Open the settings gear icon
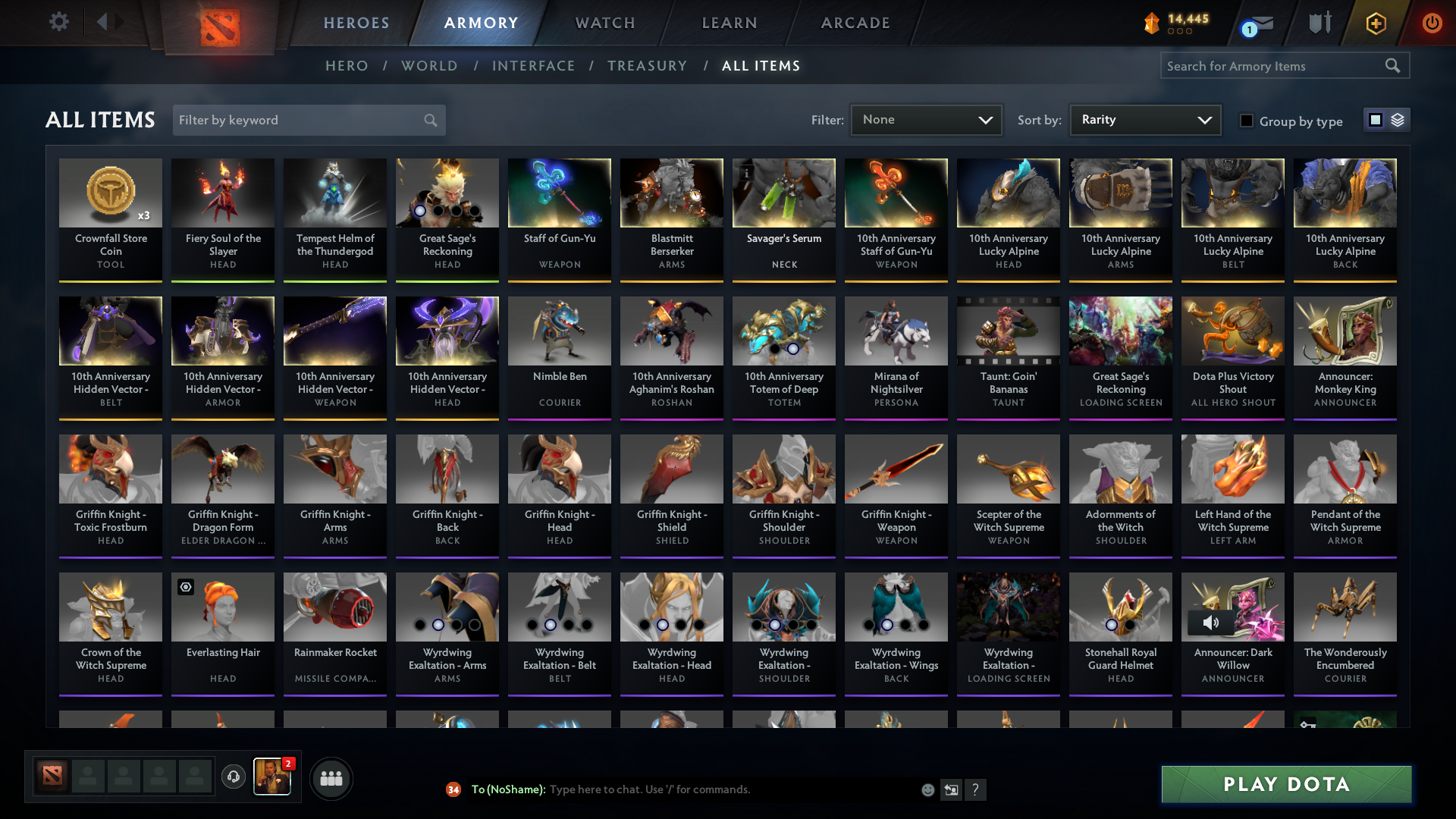The width and height of the screenshot is (1456, 819). (x=59, y=22)
